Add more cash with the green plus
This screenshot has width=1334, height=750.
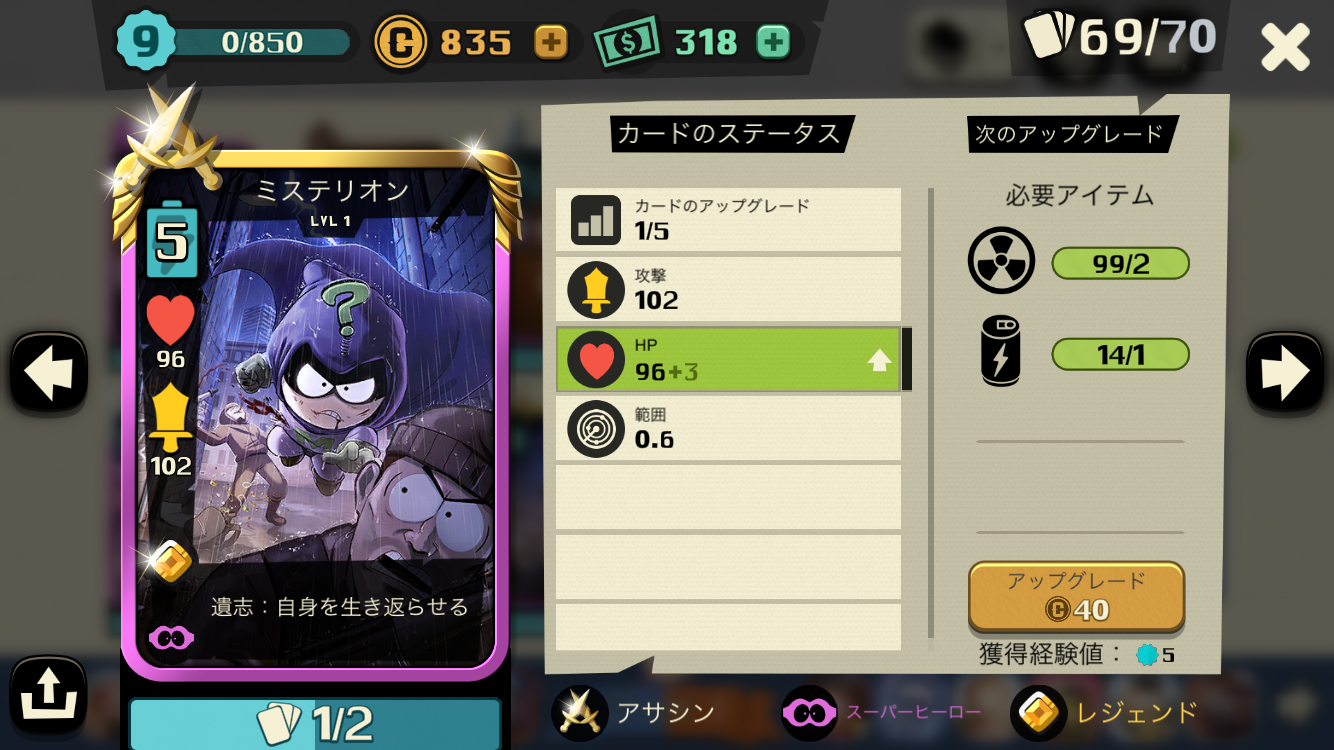[772, 42]
